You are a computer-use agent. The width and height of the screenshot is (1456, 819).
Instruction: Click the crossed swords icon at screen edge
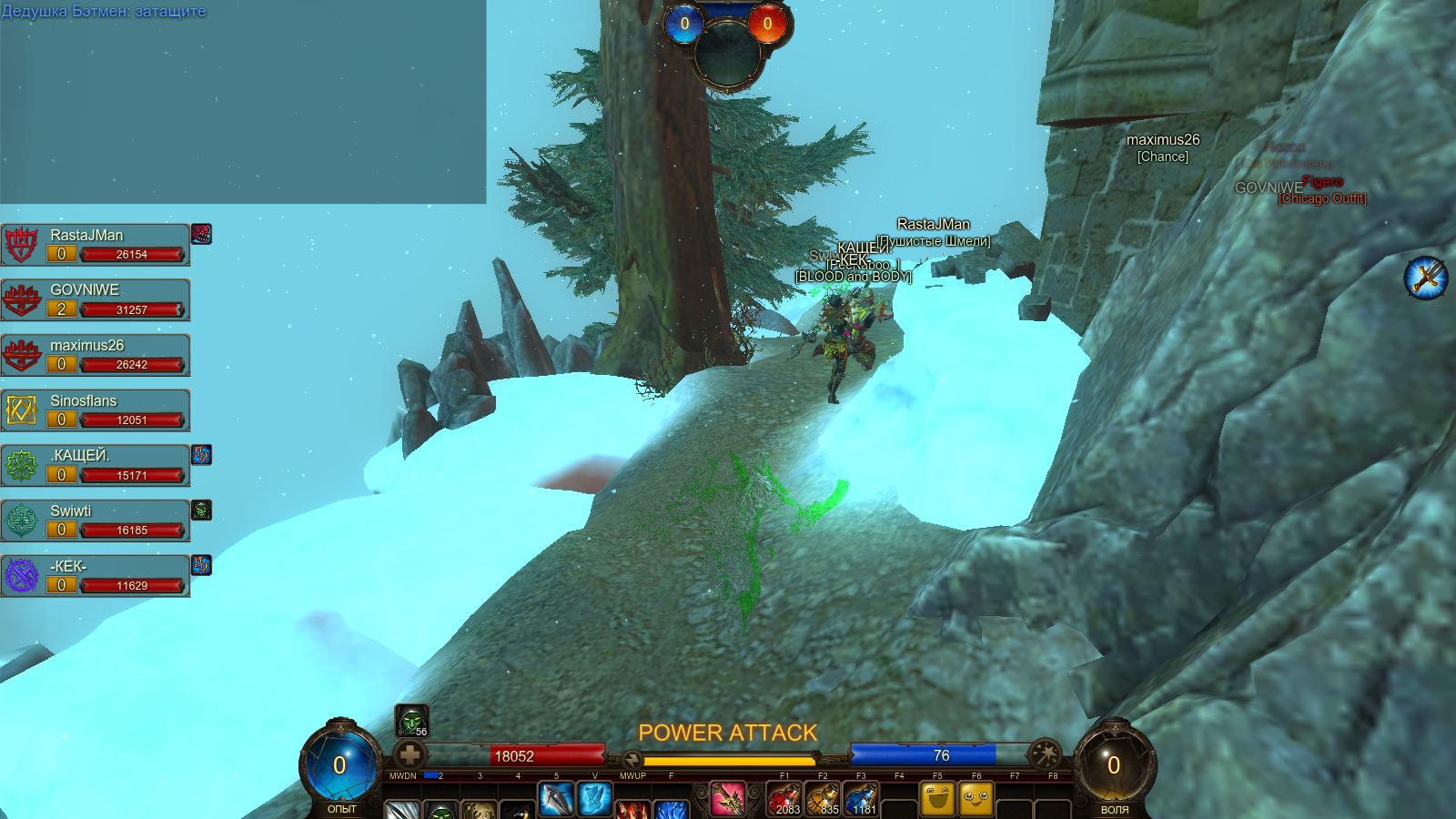point(1425,277)
